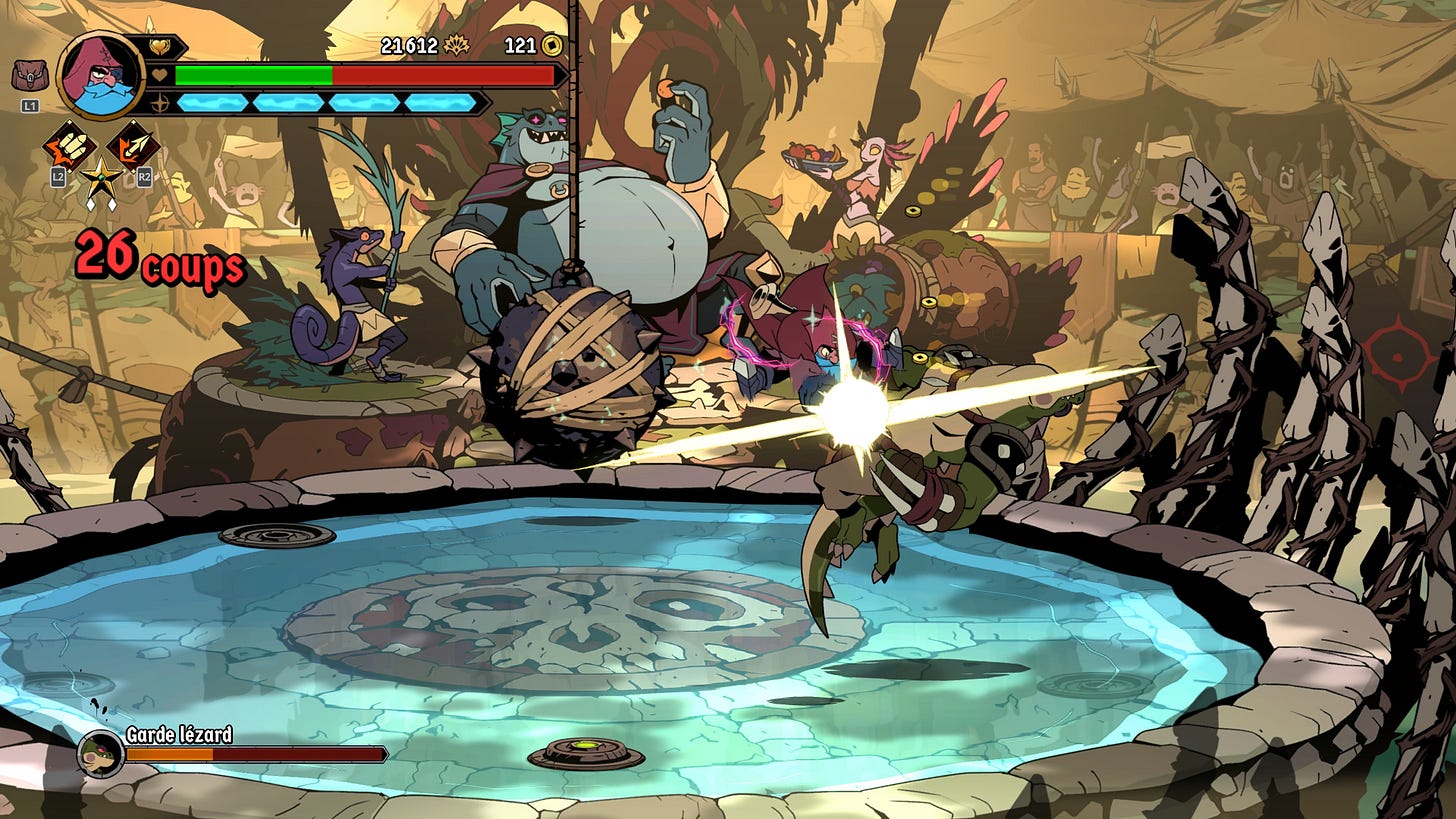Image resolution: width=1456 pixels, height=819 pixels.
Task: Click the Garde lézard enemy portrait
Action: point(100,753)
